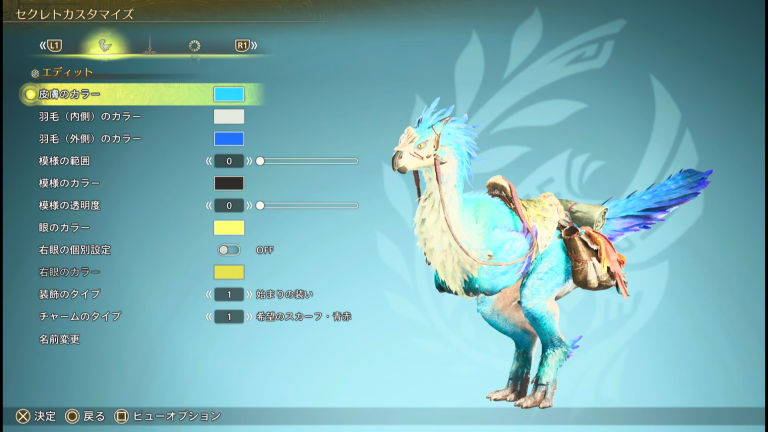
Task: Toggle the right eye individual setting switch
Action: click(x=228, y=250)
